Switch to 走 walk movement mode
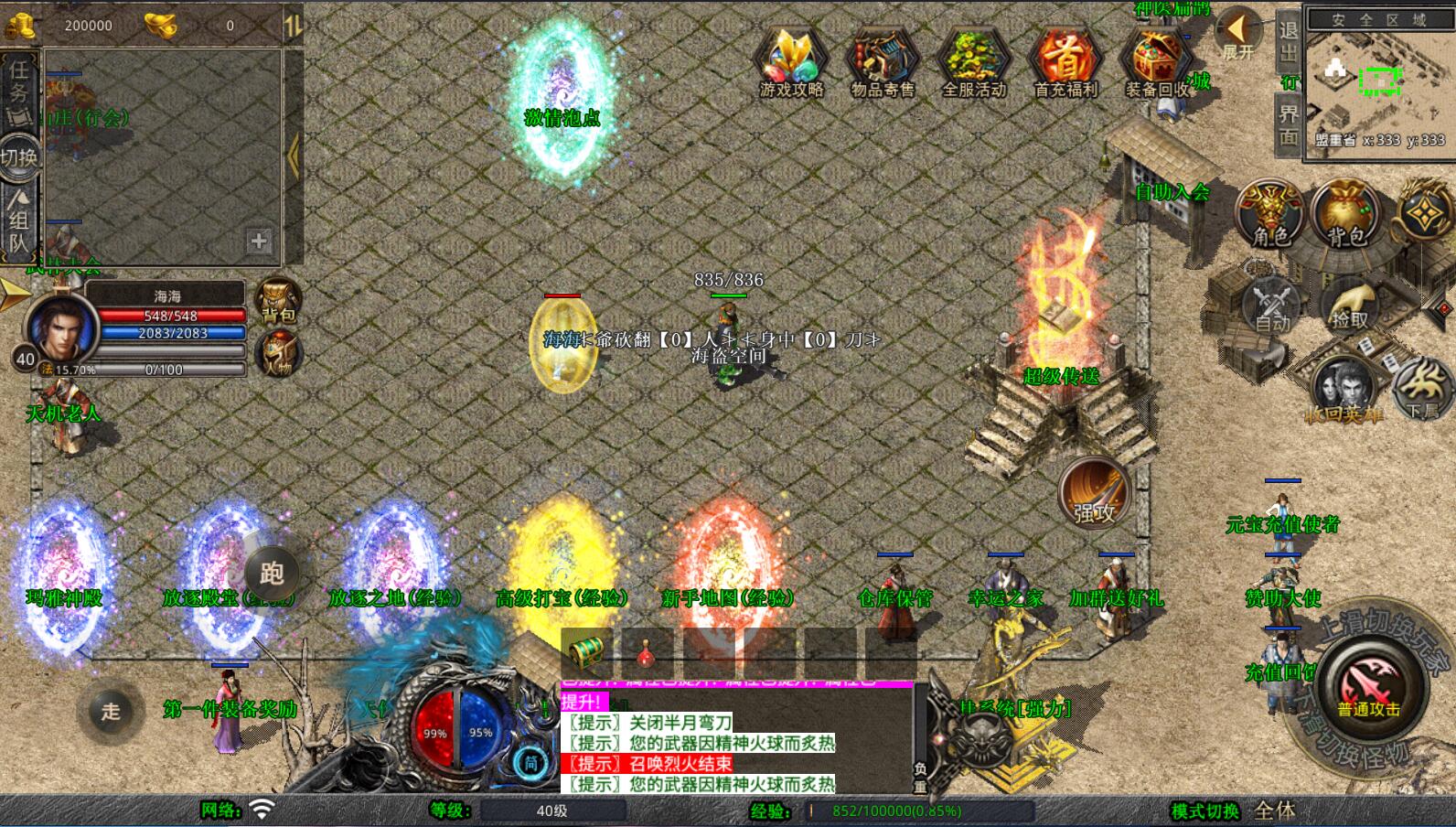Screen dimensions: 1456x827 pyautogui.click(x=111, y=711)
